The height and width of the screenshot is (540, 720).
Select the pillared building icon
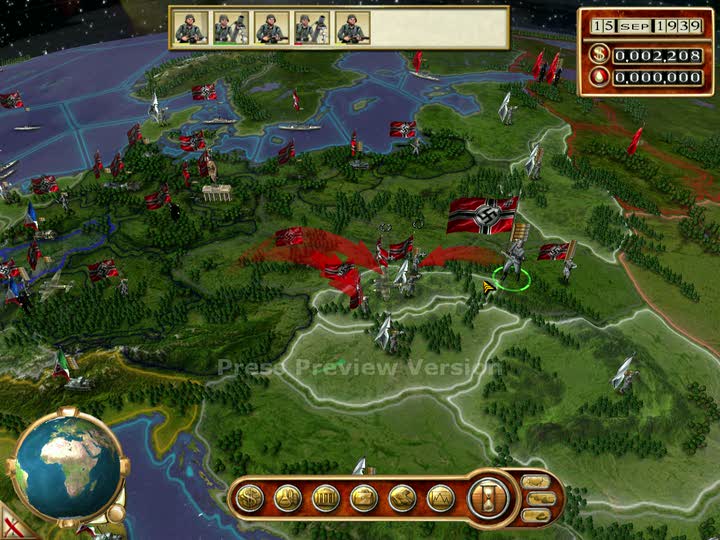(326, 497)
